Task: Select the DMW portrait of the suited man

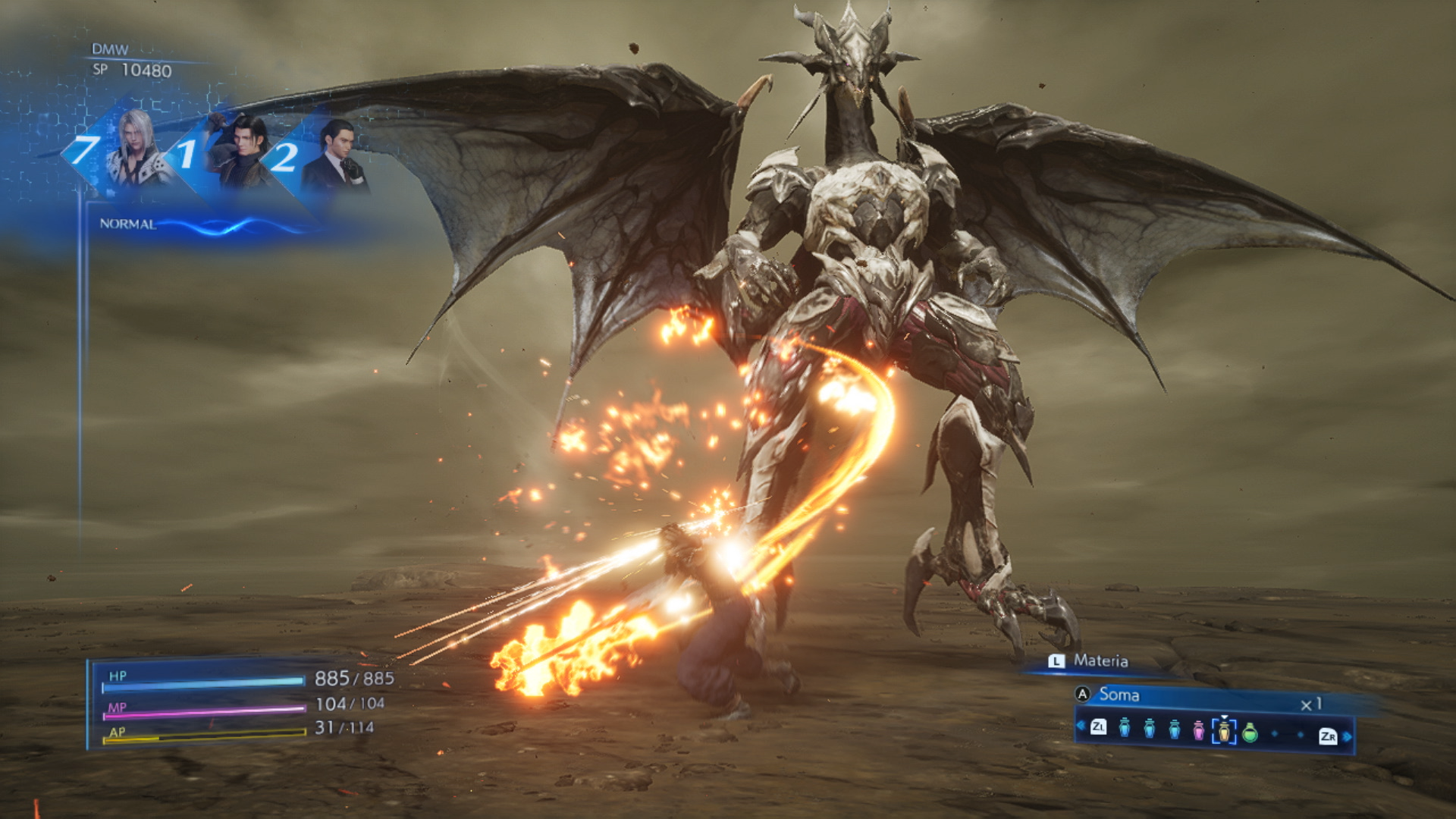Action: (336, 157)
